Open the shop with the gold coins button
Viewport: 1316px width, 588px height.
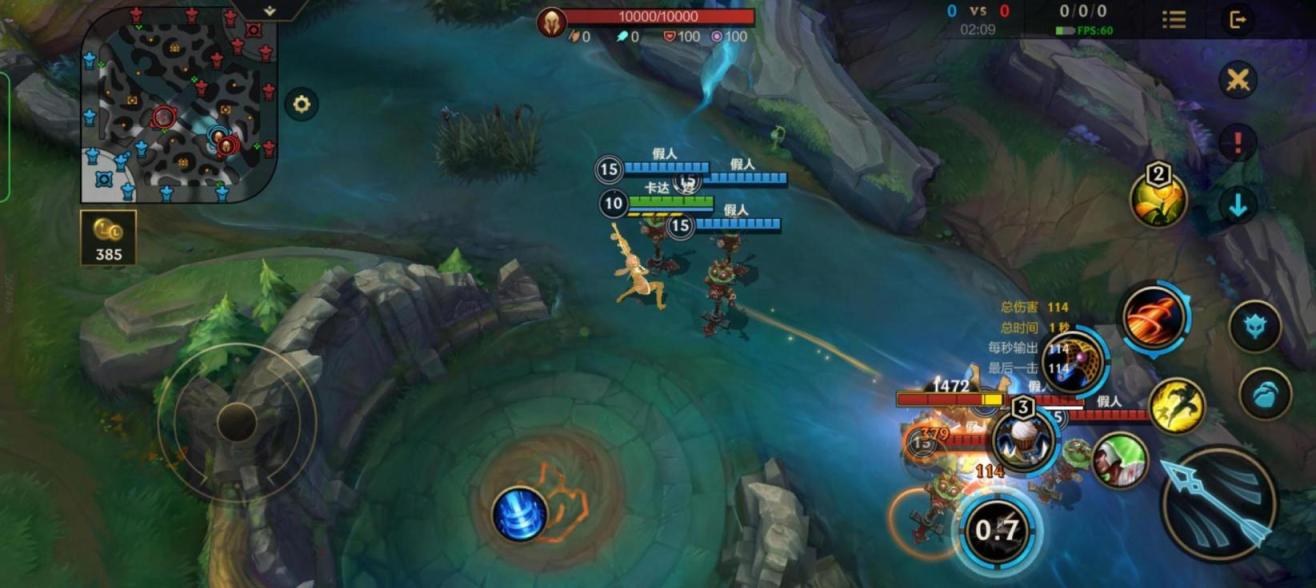[108, 237]
